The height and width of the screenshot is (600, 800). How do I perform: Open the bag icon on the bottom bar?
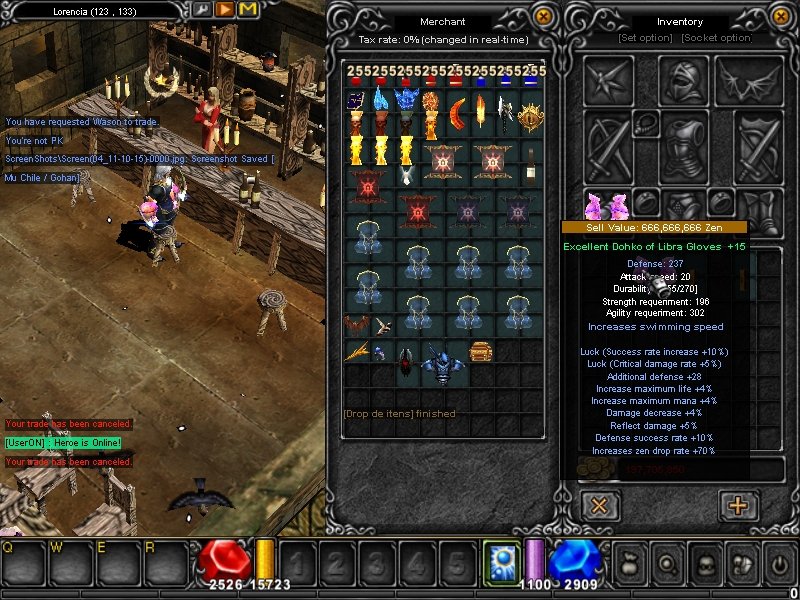tap(628, 563)
